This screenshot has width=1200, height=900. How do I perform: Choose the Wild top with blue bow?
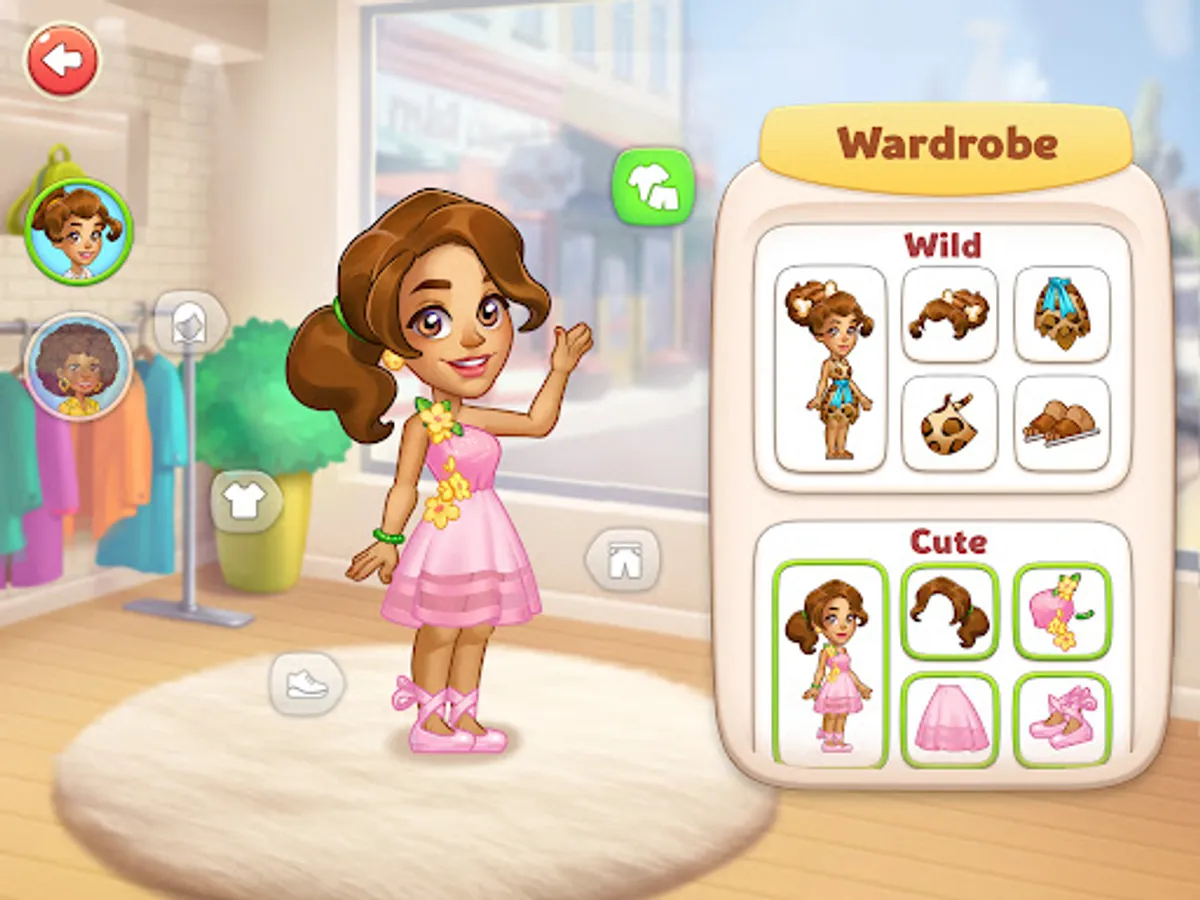tap(1062, 313)
